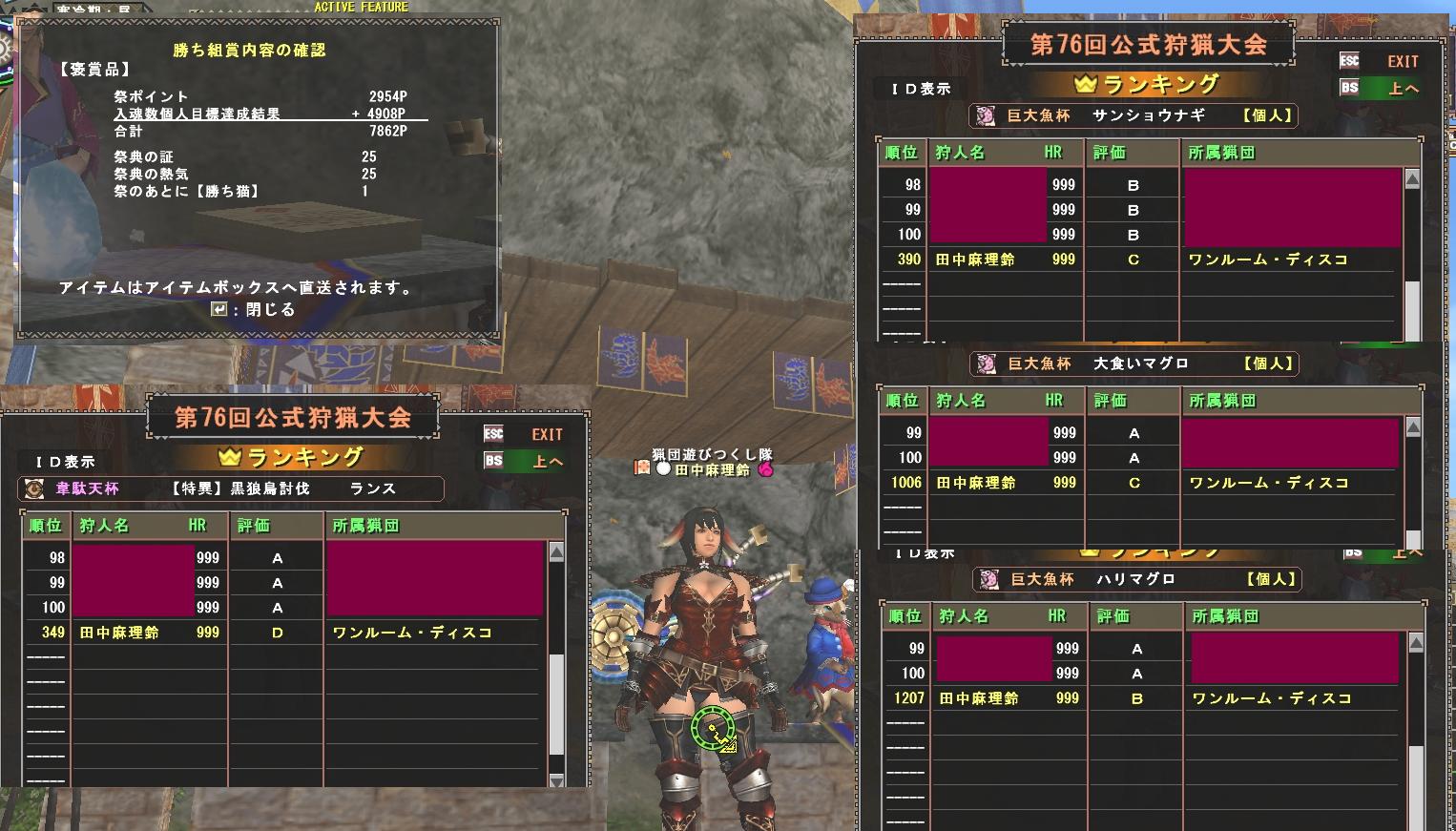Click the up arrow of the 韋駄天杯 list scrollbar
This screenshot has height=831, width=1456.
(557, 552)
